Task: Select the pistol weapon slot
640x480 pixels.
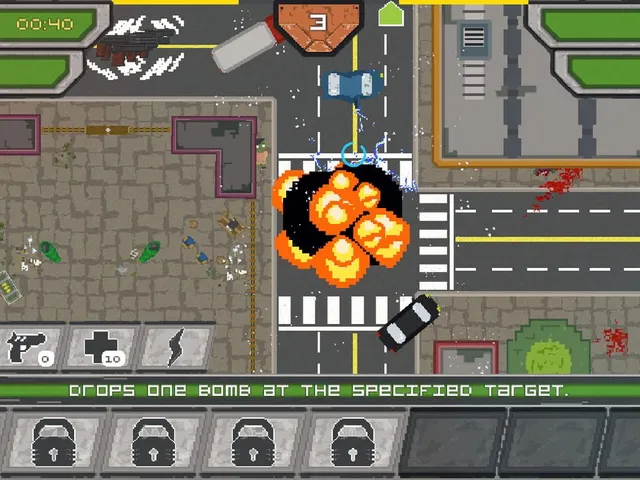Action: pos(28,346)
